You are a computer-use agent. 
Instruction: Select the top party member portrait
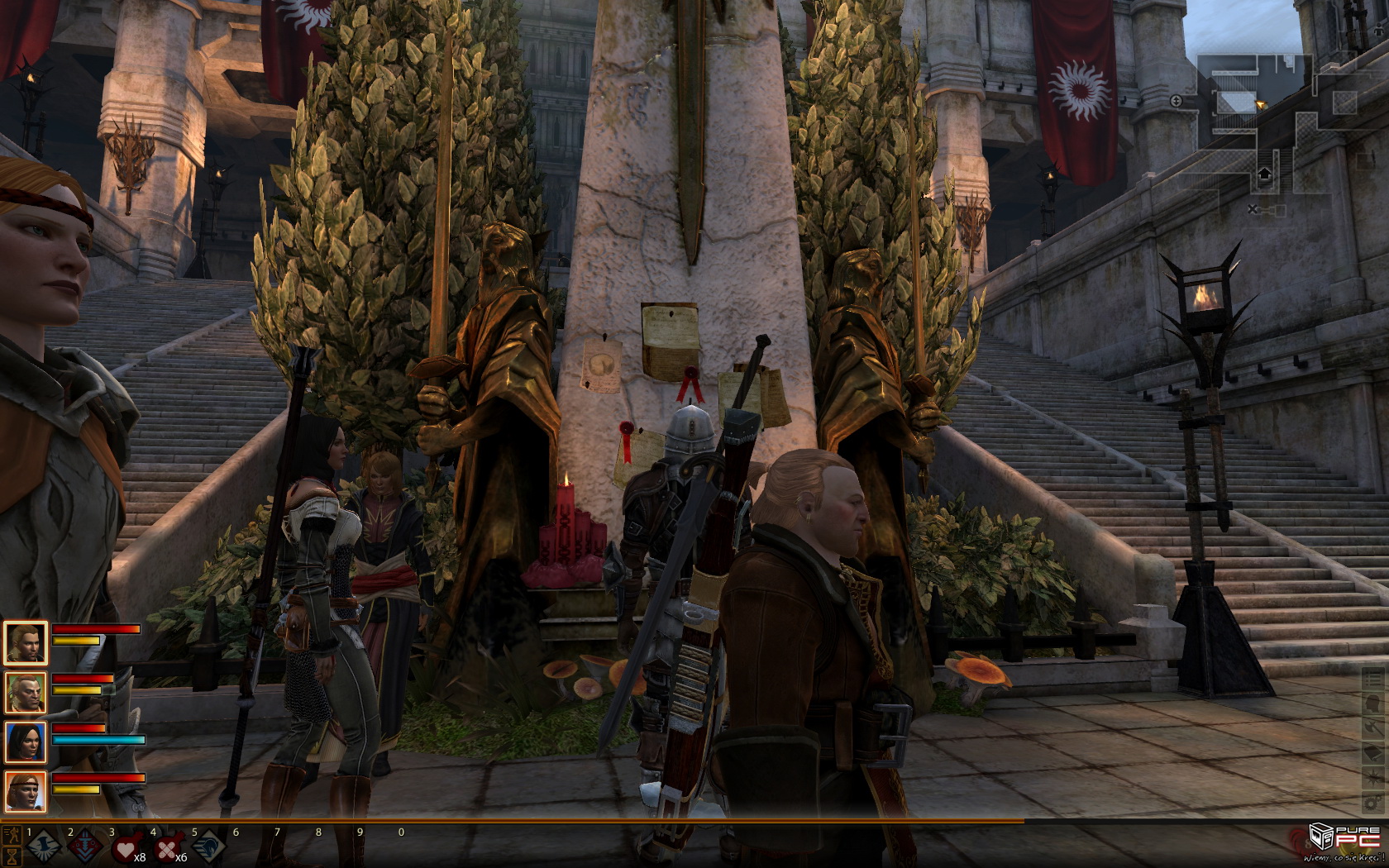[26, 642]
